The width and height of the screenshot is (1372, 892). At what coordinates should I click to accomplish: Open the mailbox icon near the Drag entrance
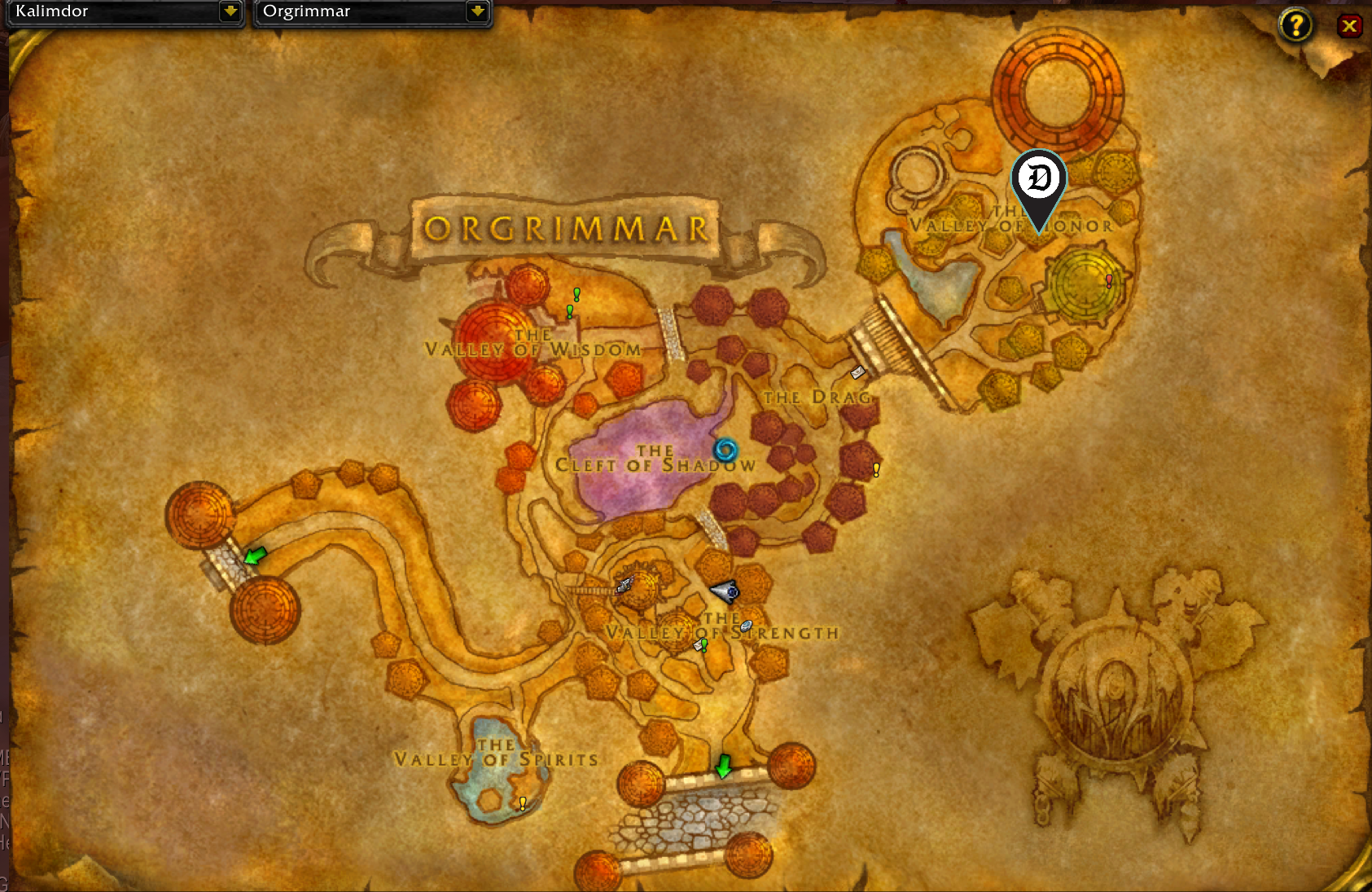[857, 373]
